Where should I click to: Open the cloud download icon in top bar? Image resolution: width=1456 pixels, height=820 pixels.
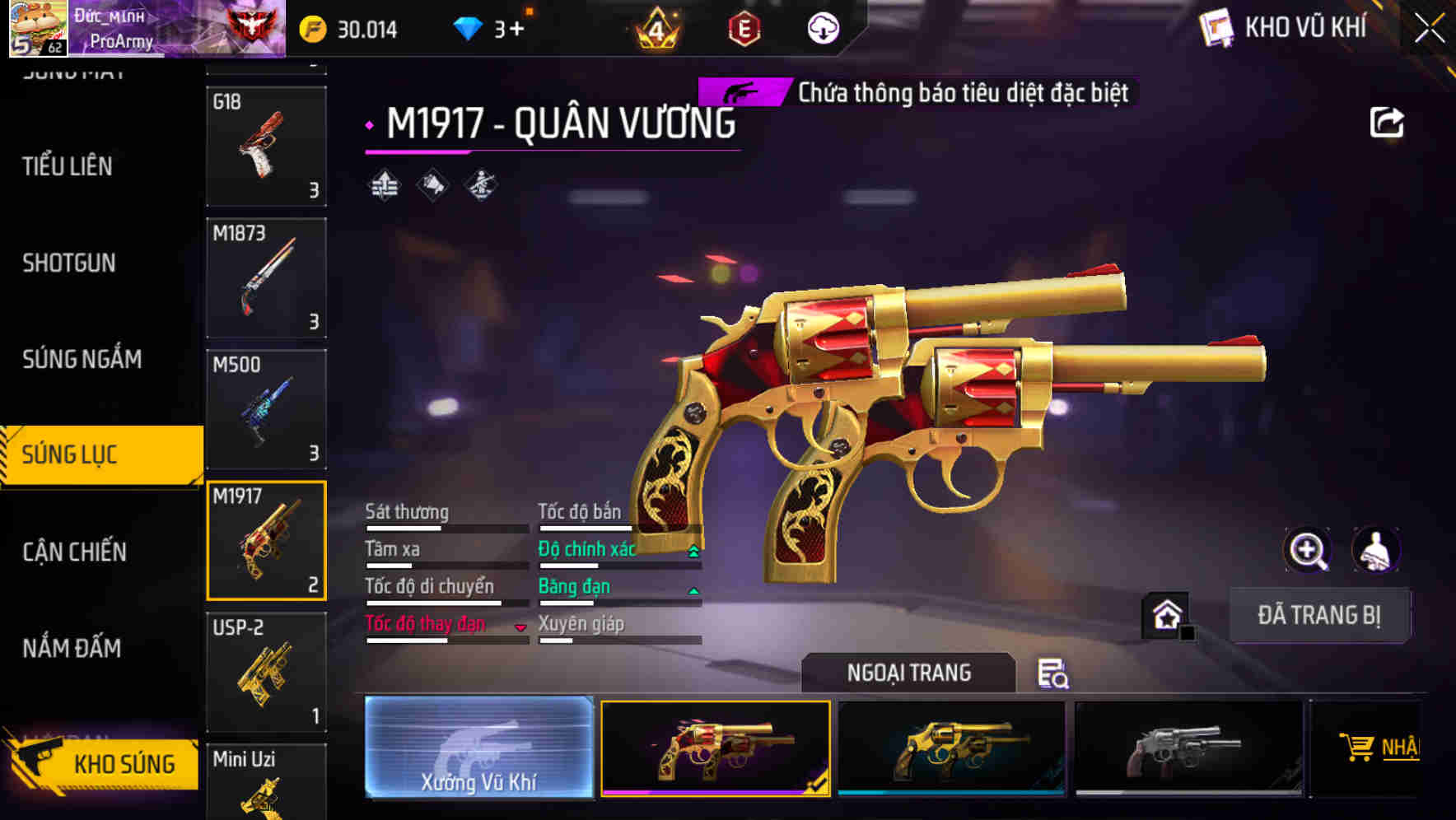point(821,27)
